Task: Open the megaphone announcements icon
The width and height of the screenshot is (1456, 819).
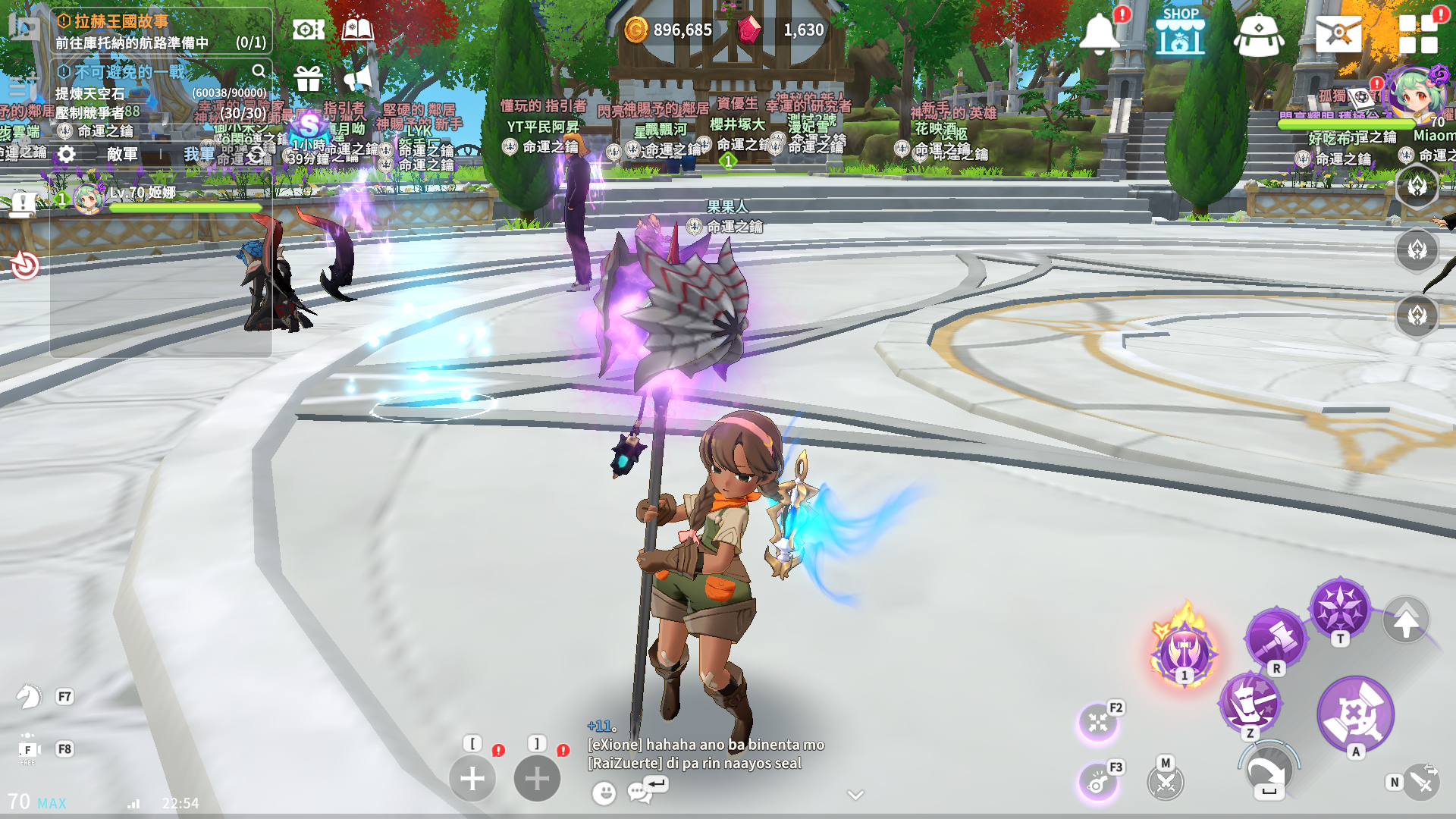Action: click(357, 77)
